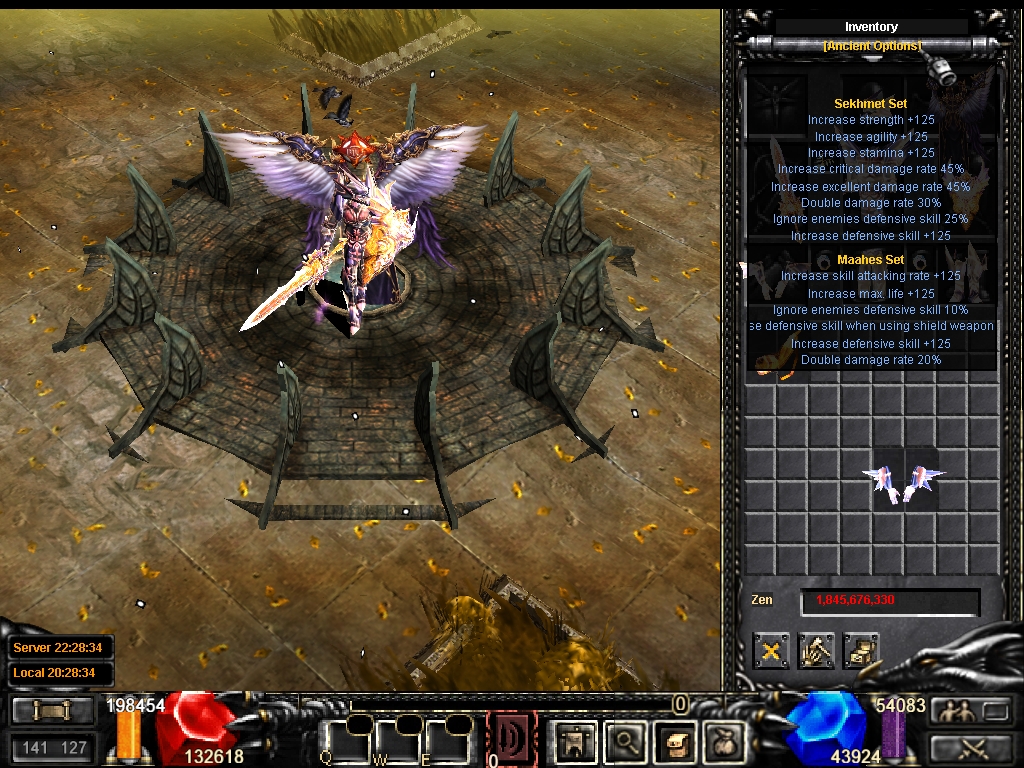Click the pouch bag icon on bottom bar

point(722,742)
